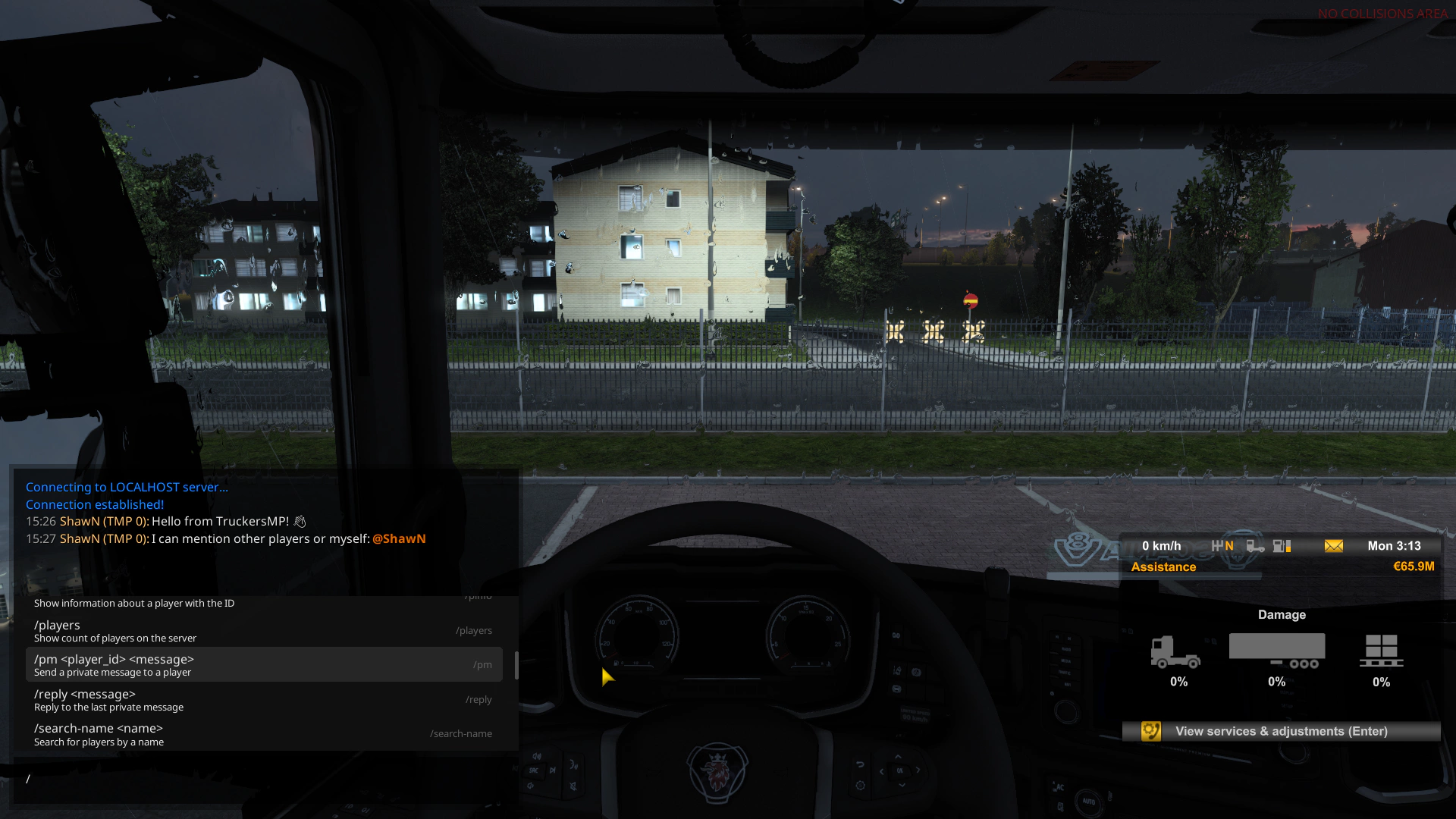Toggle the TRAFFIC button on the dashboard display
Screen dimensions: 1456x819
pos(1065,673)
